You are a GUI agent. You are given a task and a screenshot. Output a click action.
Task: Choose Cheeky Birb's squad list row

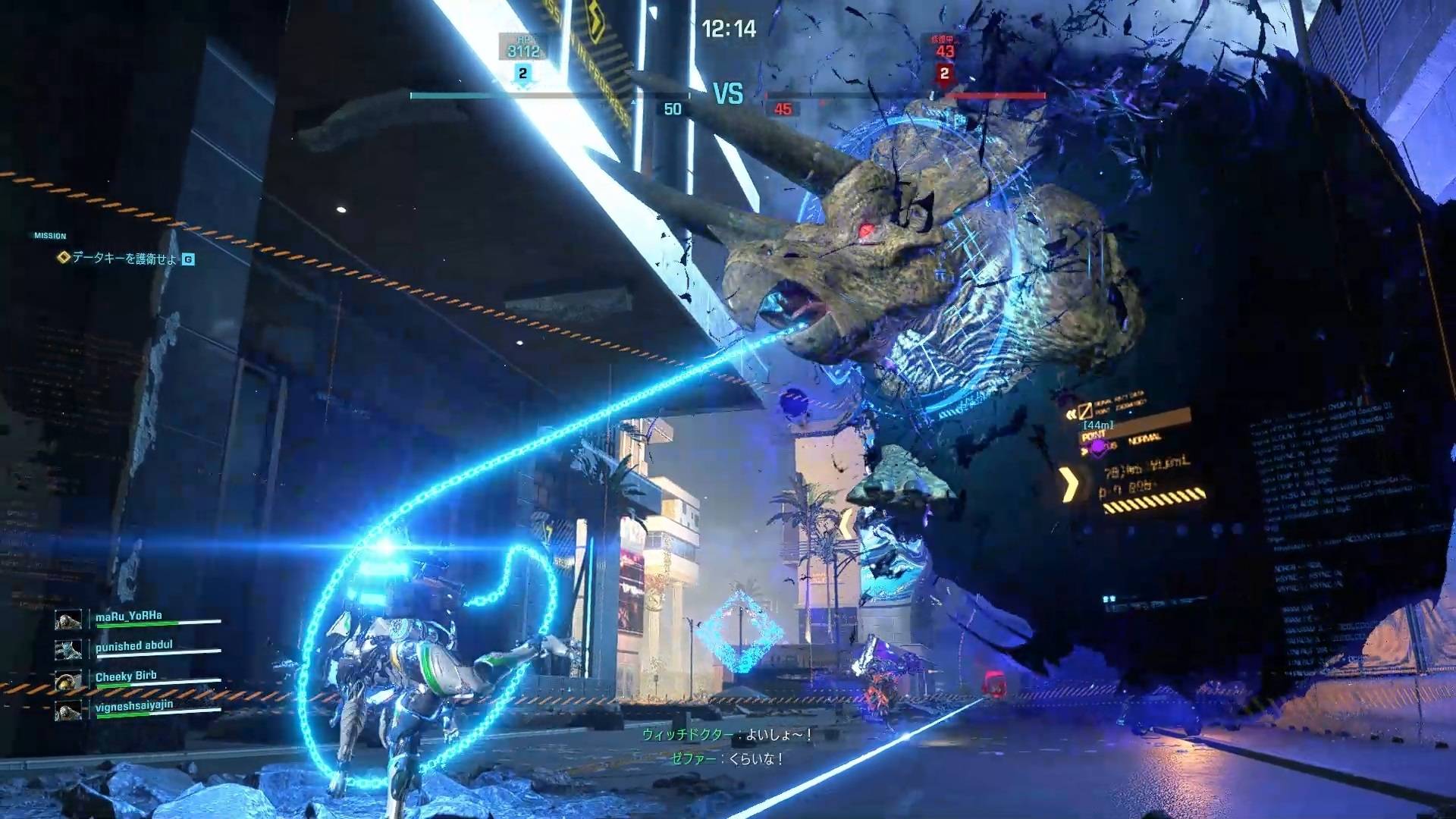point(126,676)
